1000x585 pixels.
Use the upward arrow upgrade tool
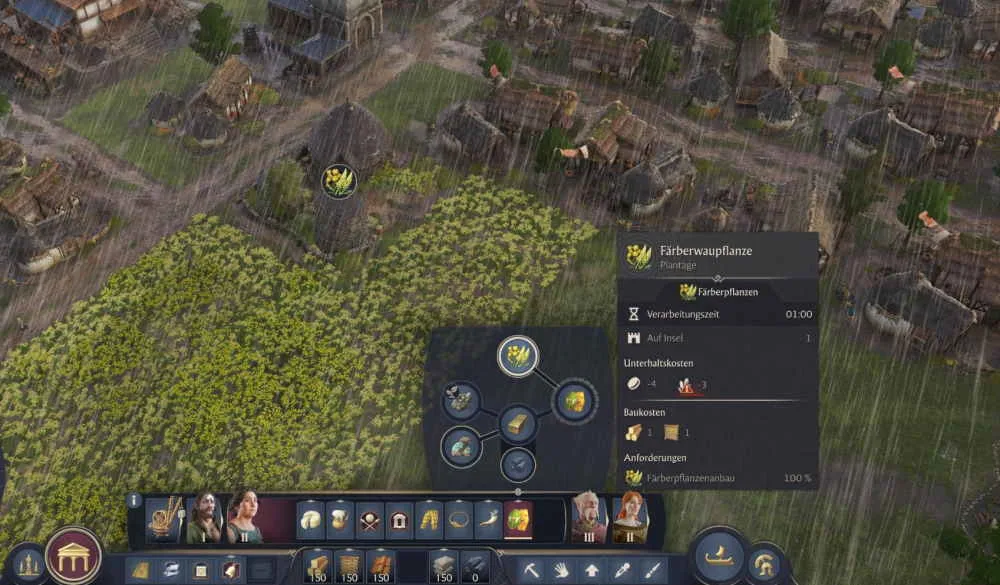coord(592,570)
